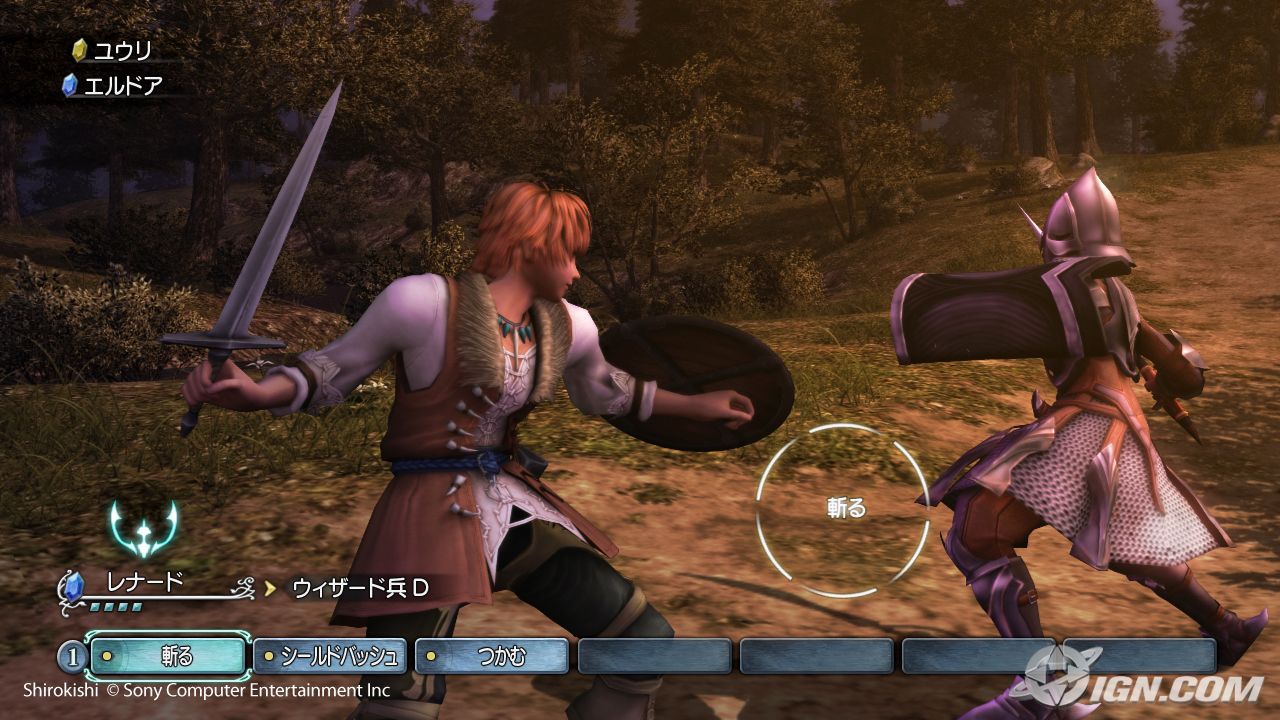Select the 斬る command slot

pyautogui.click(x=168, y=657)
